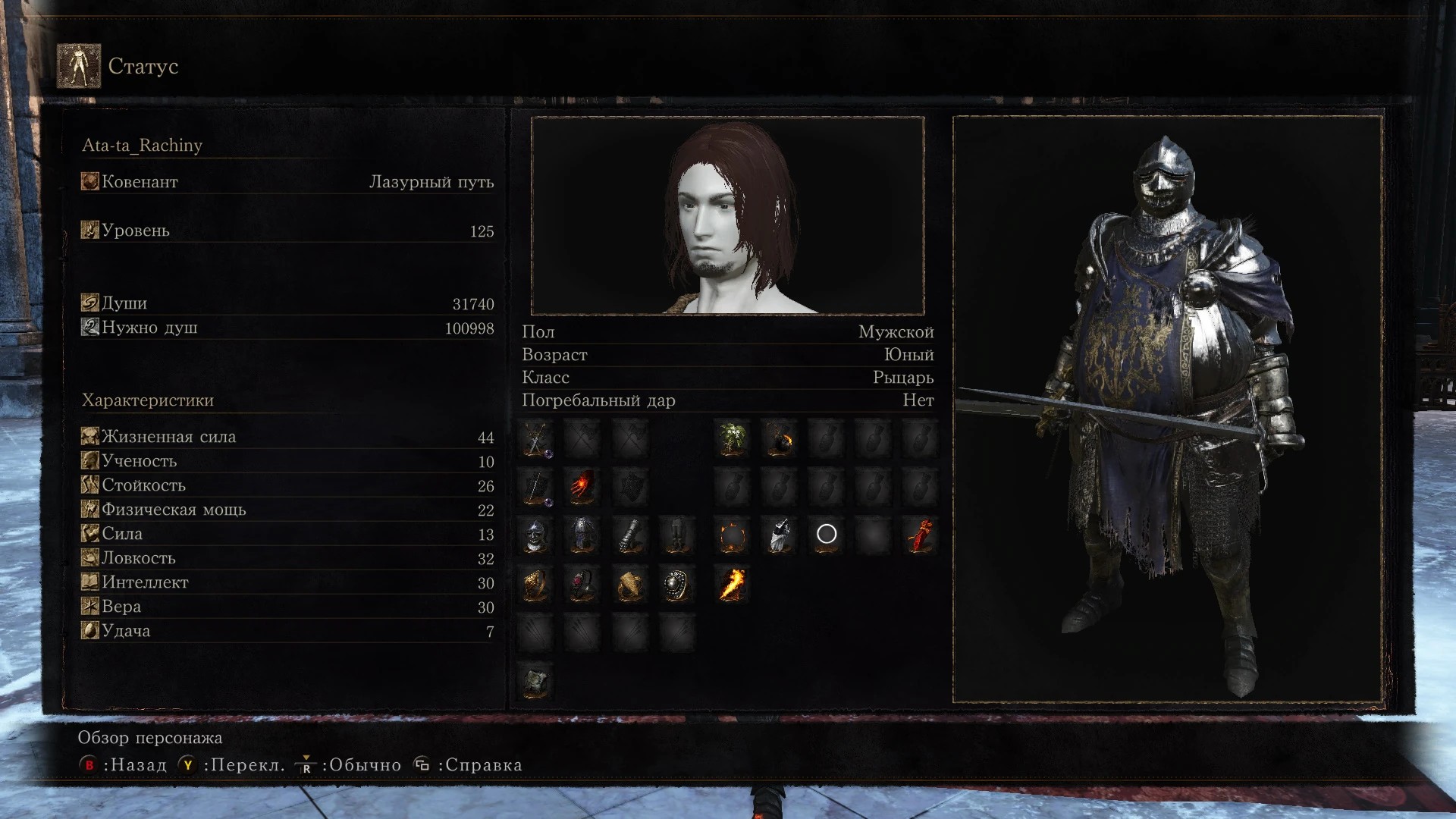
Task: Select the crossed twin blades weapon slot
Action: point(536,439)
